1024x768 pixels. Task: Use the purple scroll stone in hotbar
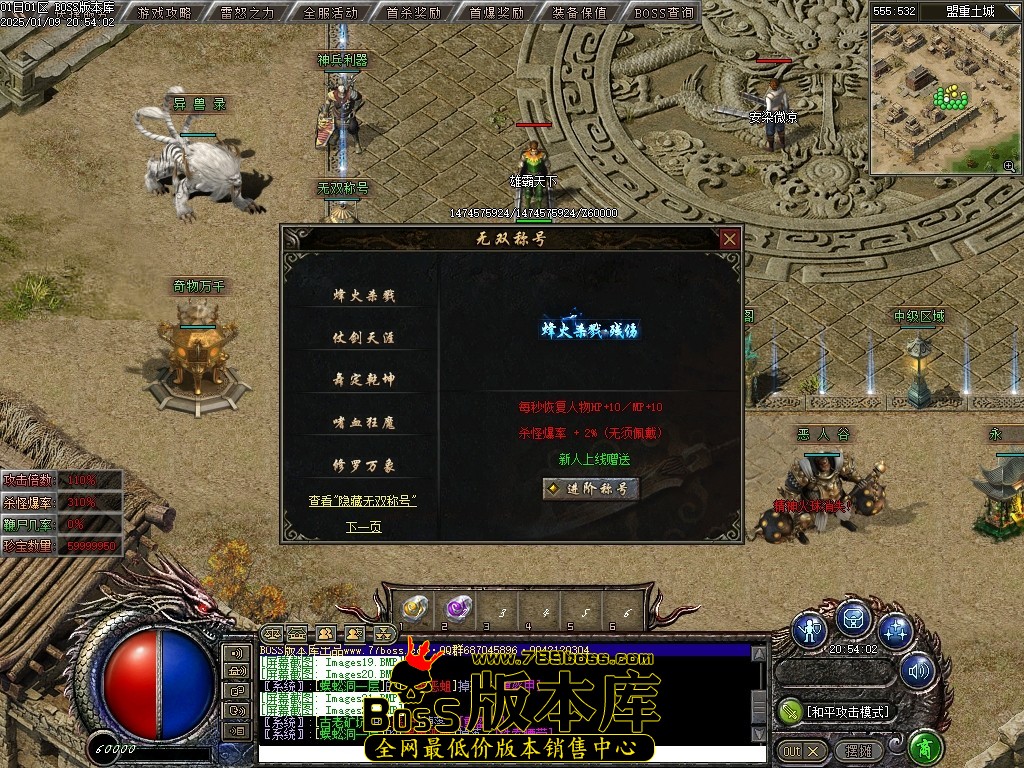tap(459, 609)
